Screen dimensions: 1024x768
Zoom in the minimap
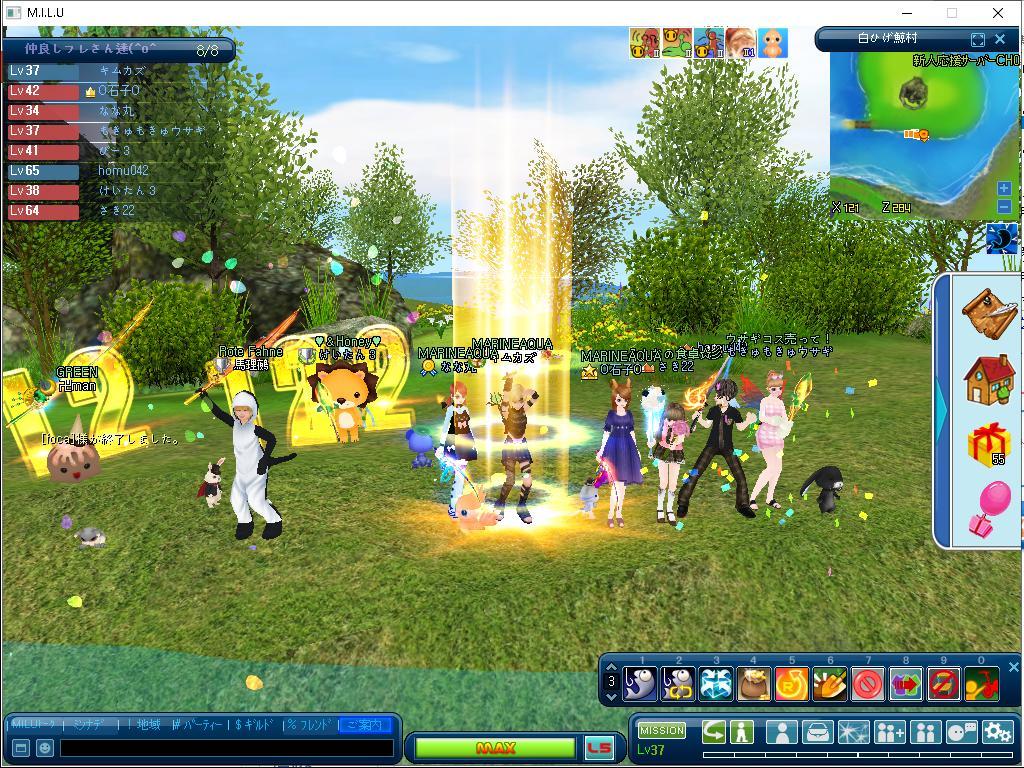pos(1004,189)
